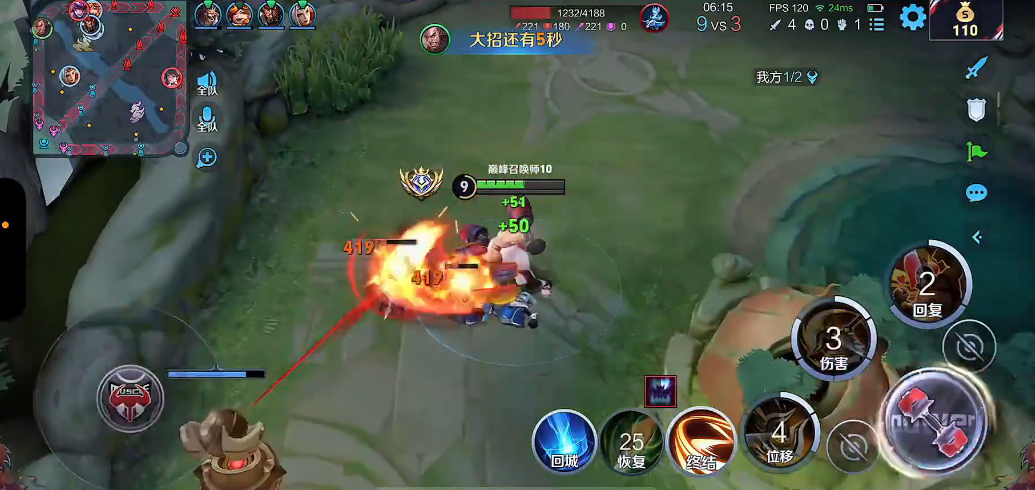
Task: Send the green flag gather signal
Action: [977, 152]
